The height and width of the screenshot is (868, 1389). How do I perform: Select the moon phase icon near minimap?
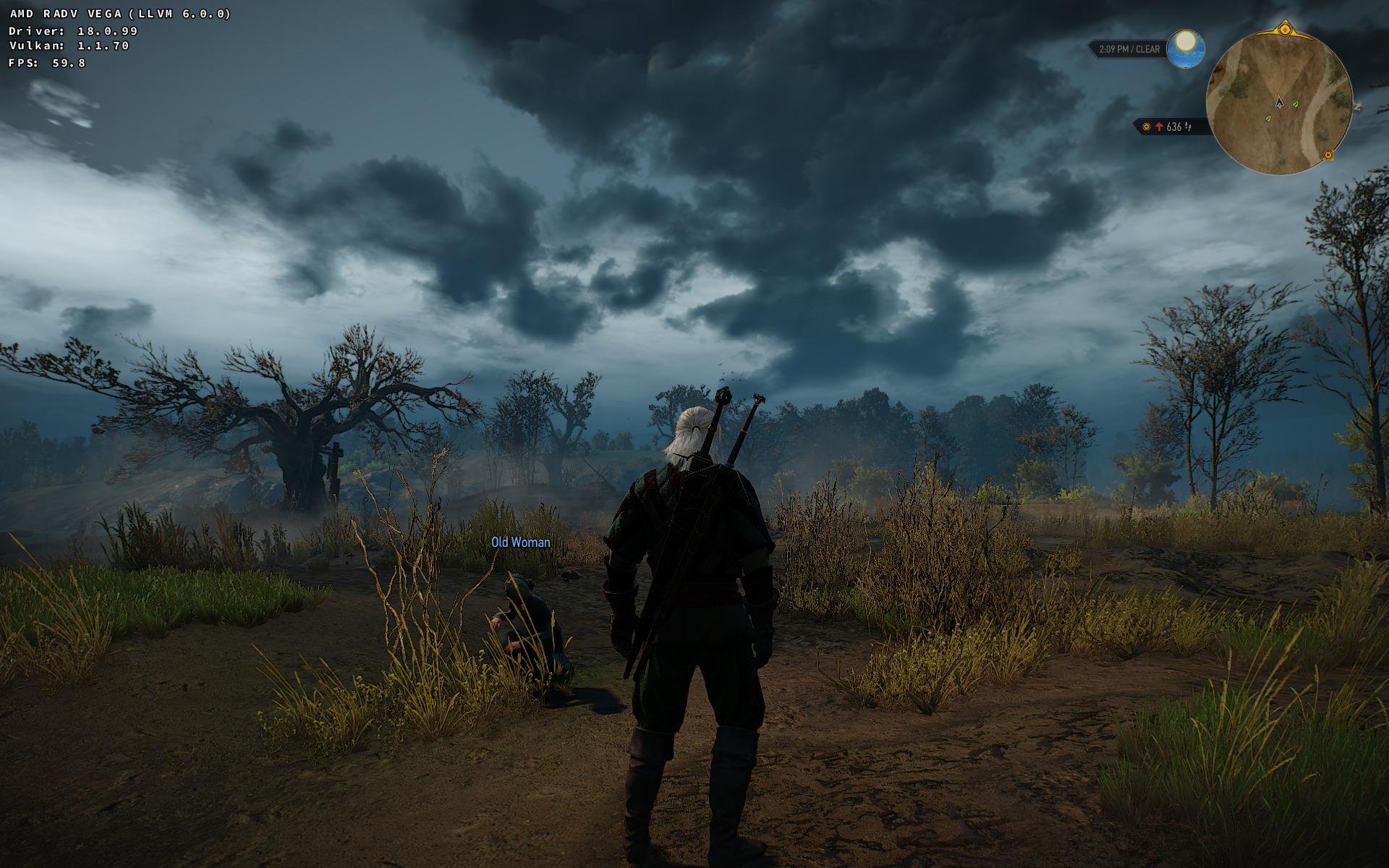[x=1186, y=48]
